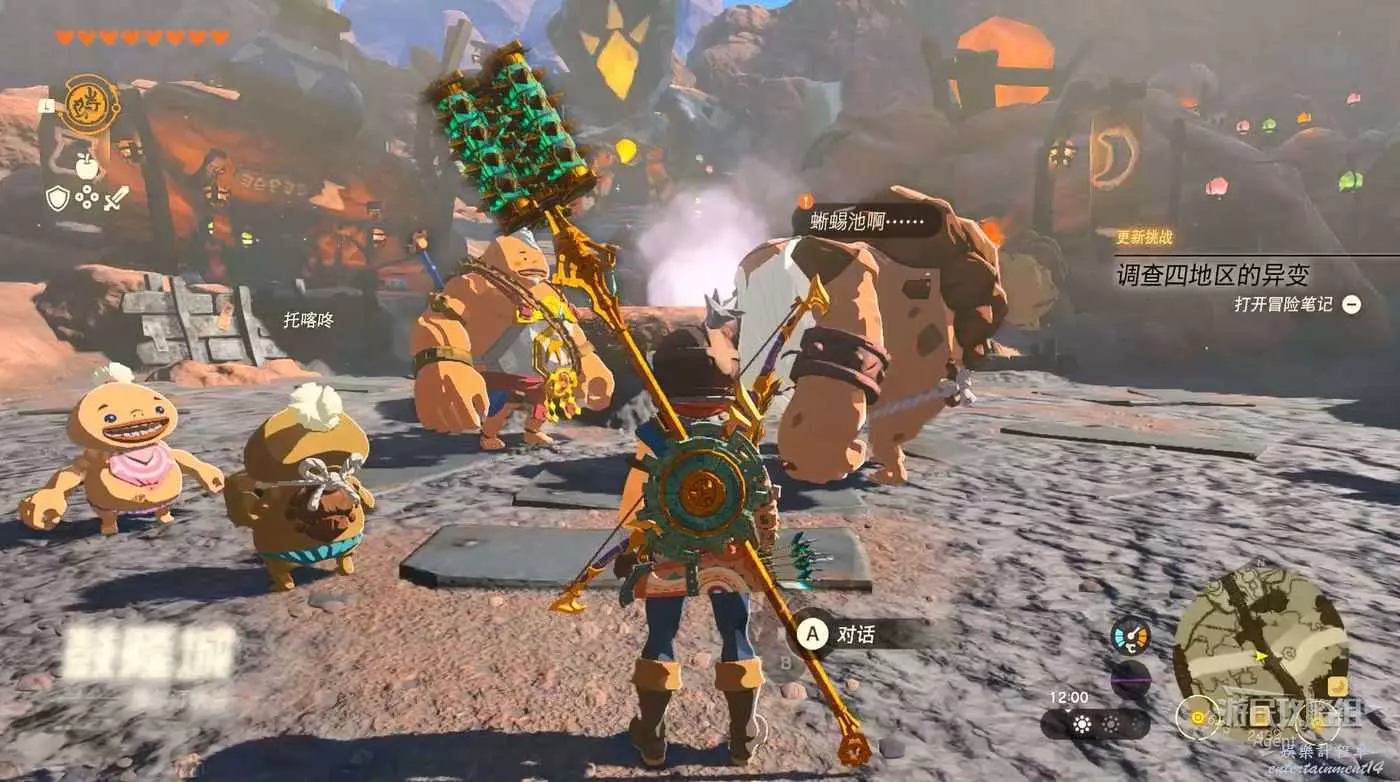Activate the orange sage ability emblem
Viewport: 1400px width, 782px height.
88,104
